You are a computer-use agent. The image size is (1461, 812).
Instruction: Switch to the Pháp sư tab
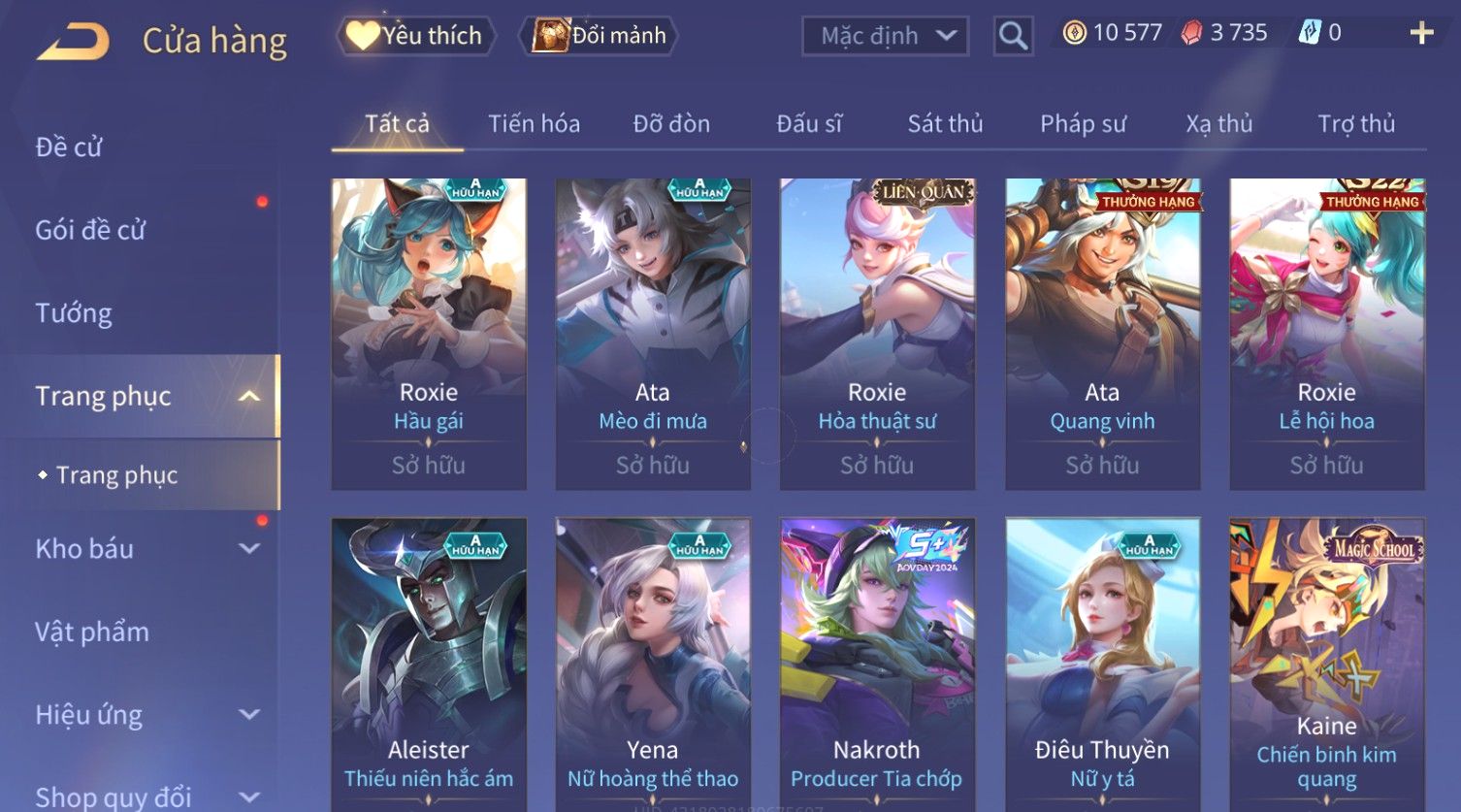point(1083,124)
